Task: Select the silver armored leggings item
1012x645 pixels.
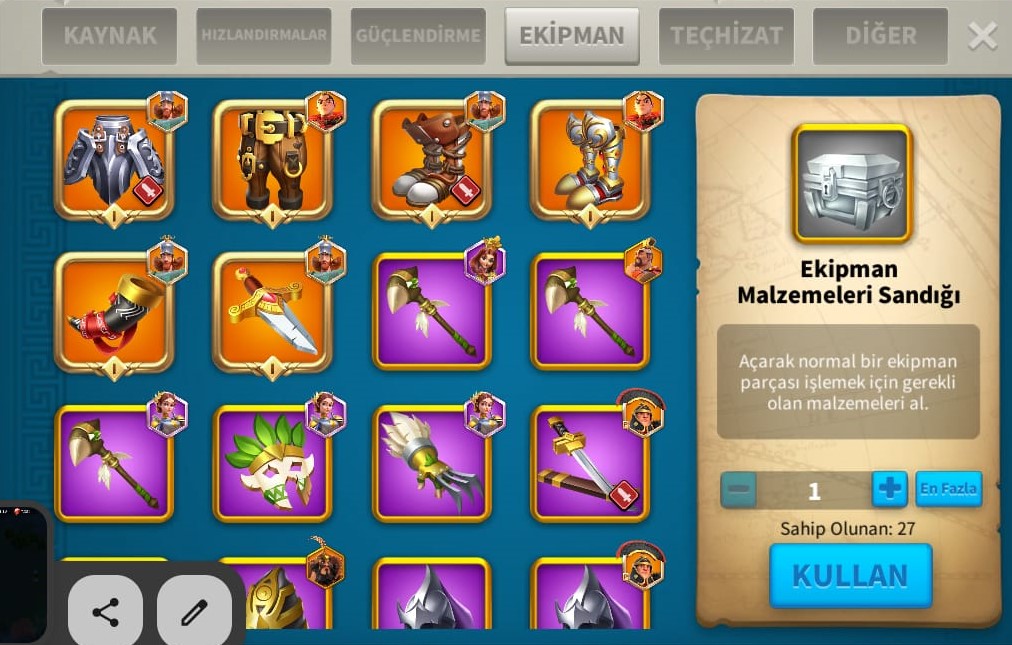Action: click(x=113, y=160)
